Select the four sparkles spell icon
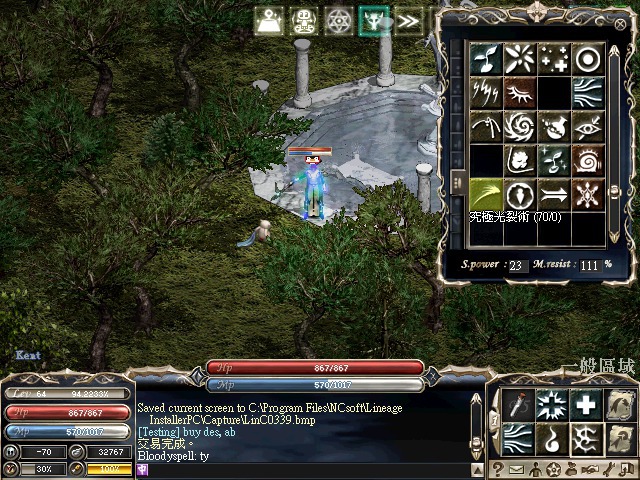Image resolution: width=640 pixels, height=480 pixels. 554,58
